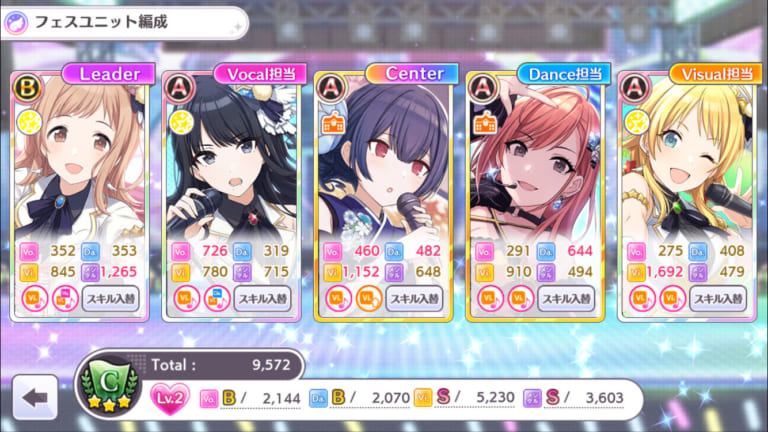Tap スキル入替 on the Center card
The height and width of the screenshot is (432, 768).
tap(415, 298)
